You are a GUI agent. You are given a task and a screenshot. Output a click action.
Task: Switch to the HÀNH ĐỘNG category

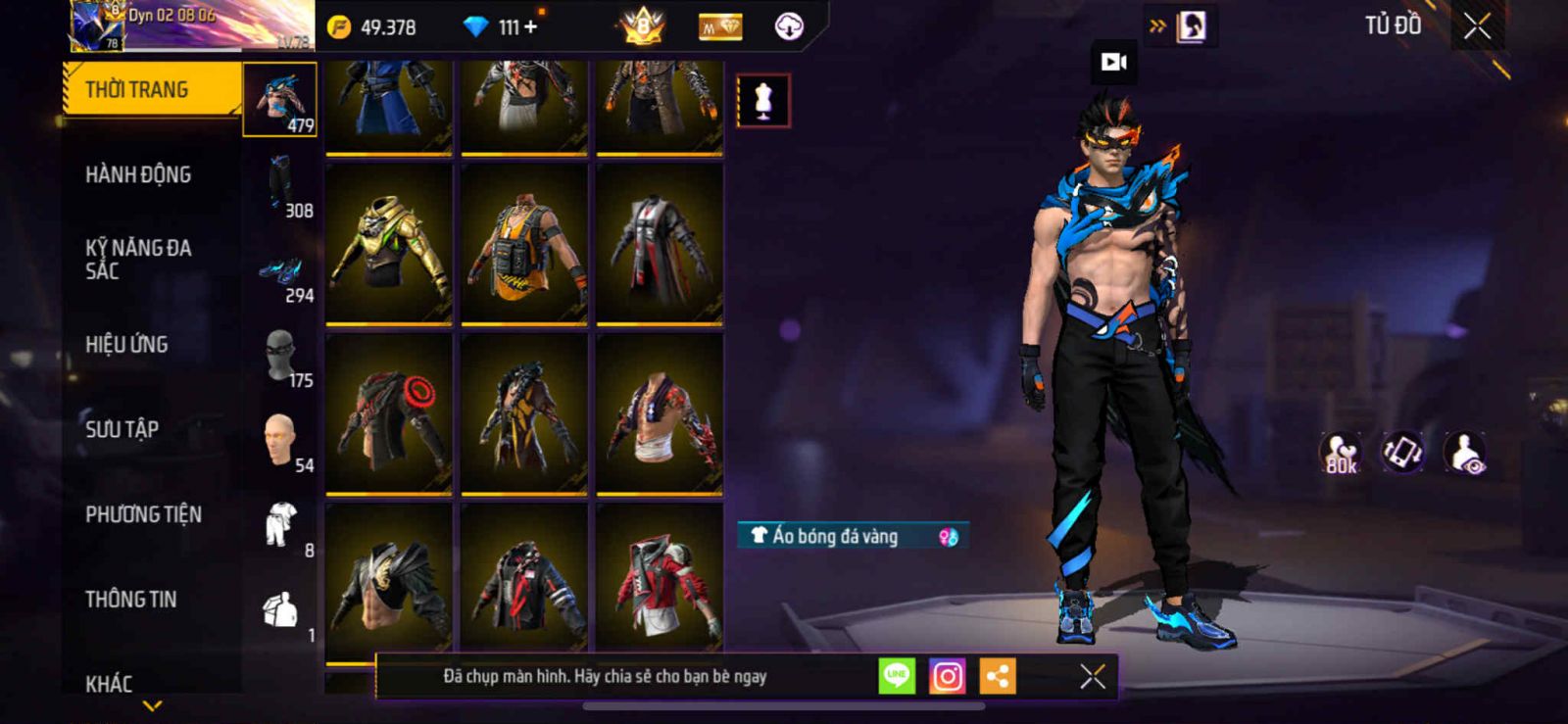[x=138, y=174]
